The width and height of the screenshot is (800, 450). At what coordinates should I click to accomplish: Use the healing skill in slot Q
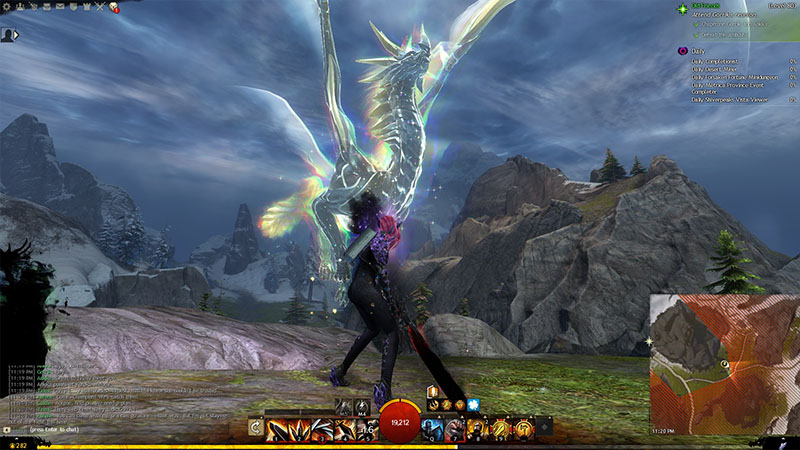click(x=429, y=429)
